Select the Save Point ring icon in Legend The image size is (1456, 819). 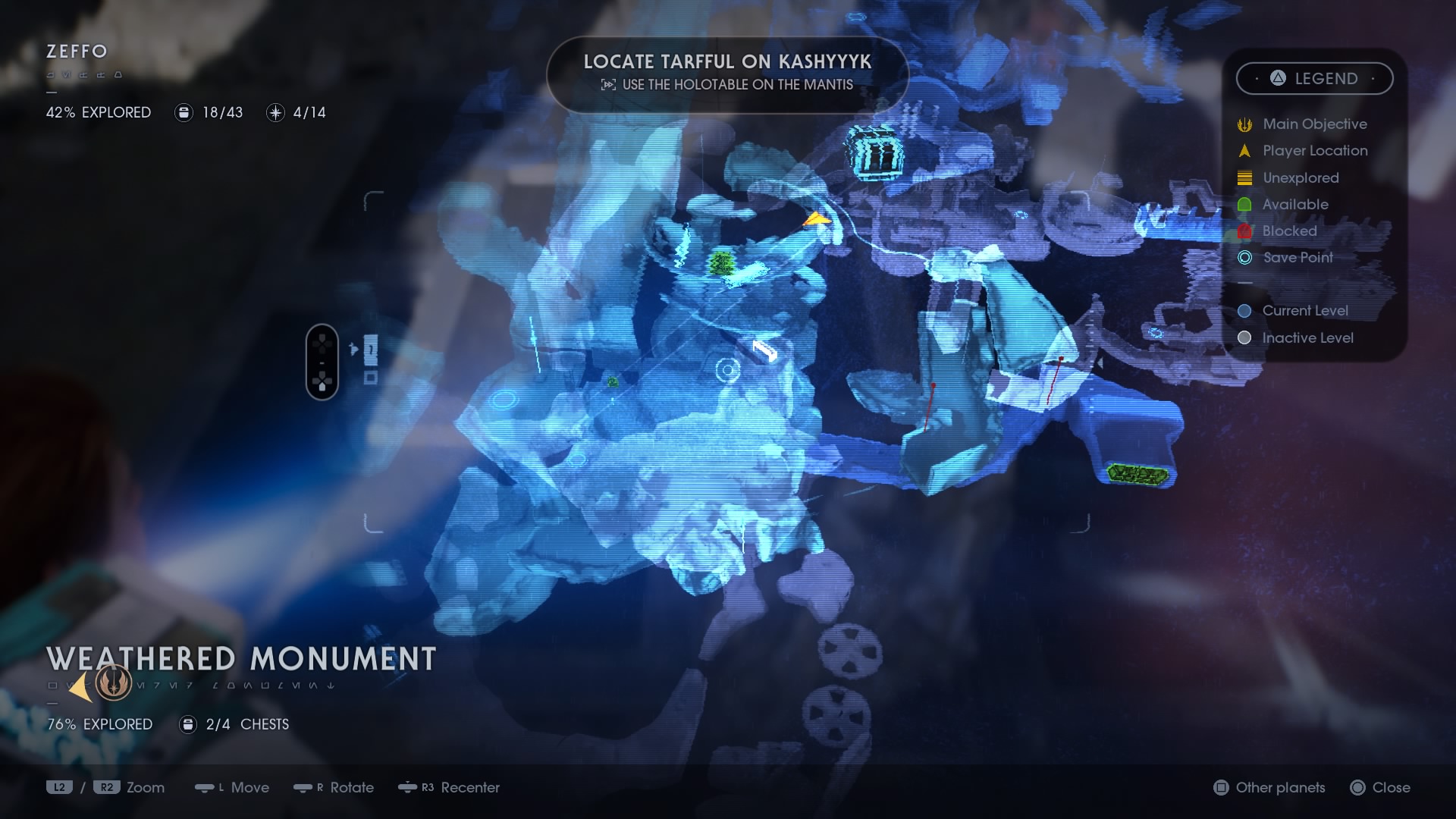(x=1244, y=258)
